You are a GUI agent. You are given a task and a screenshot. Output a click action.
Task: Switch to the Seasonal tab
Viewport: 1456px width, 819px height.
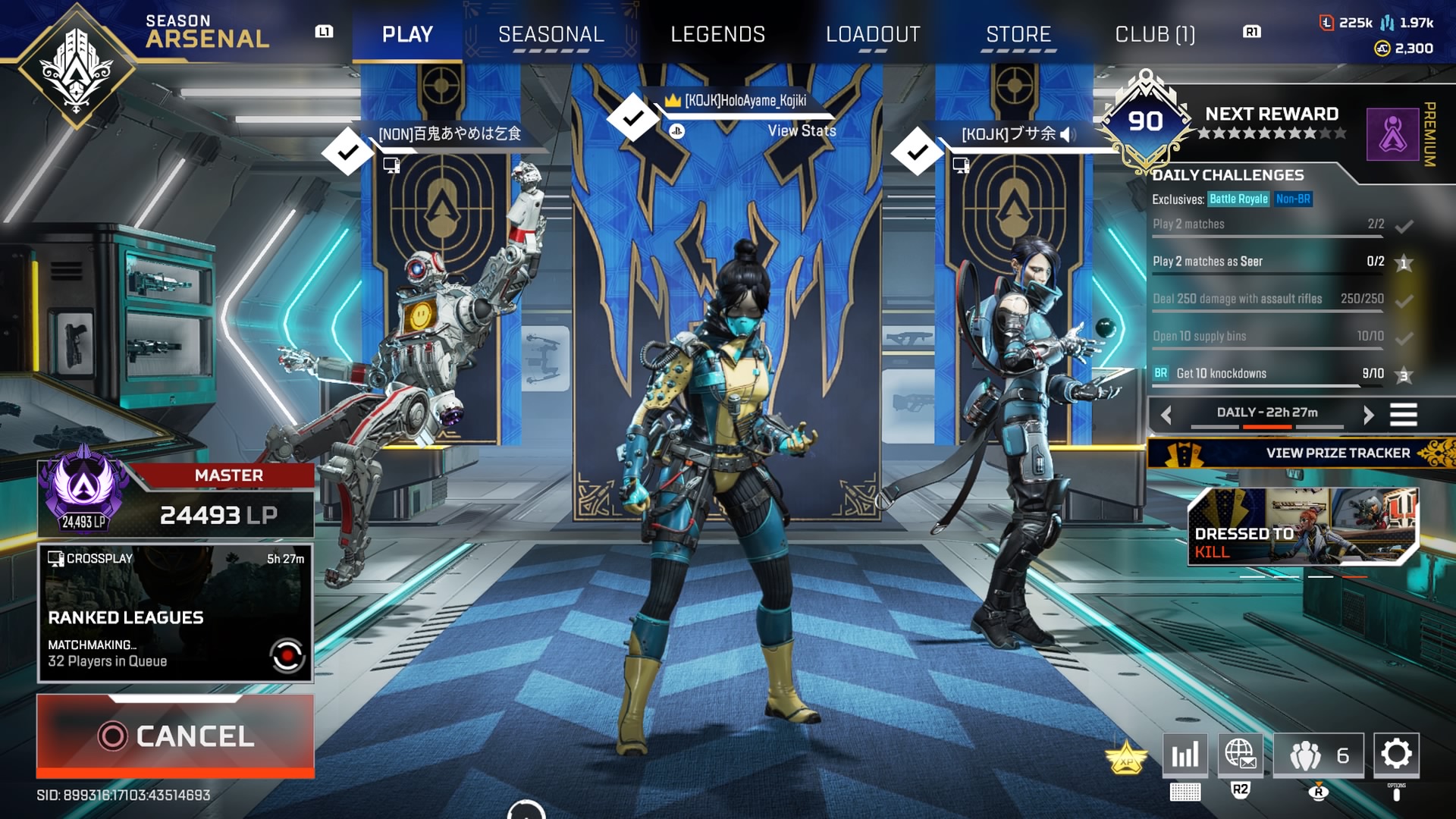tap(551, 34)
